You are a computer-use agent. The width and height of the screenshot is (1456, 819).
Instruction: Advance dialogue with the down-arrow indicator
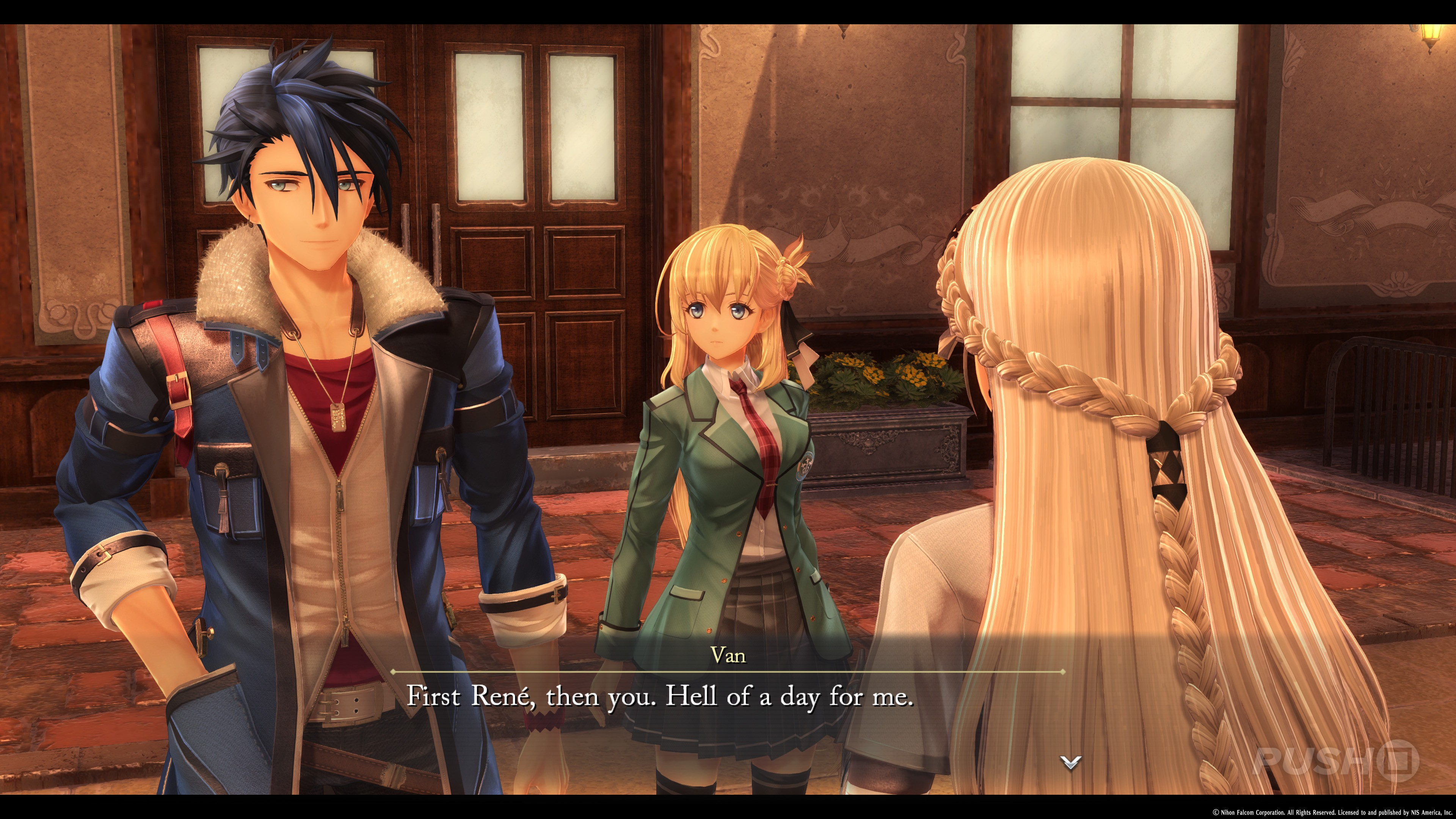[1070, 763]
